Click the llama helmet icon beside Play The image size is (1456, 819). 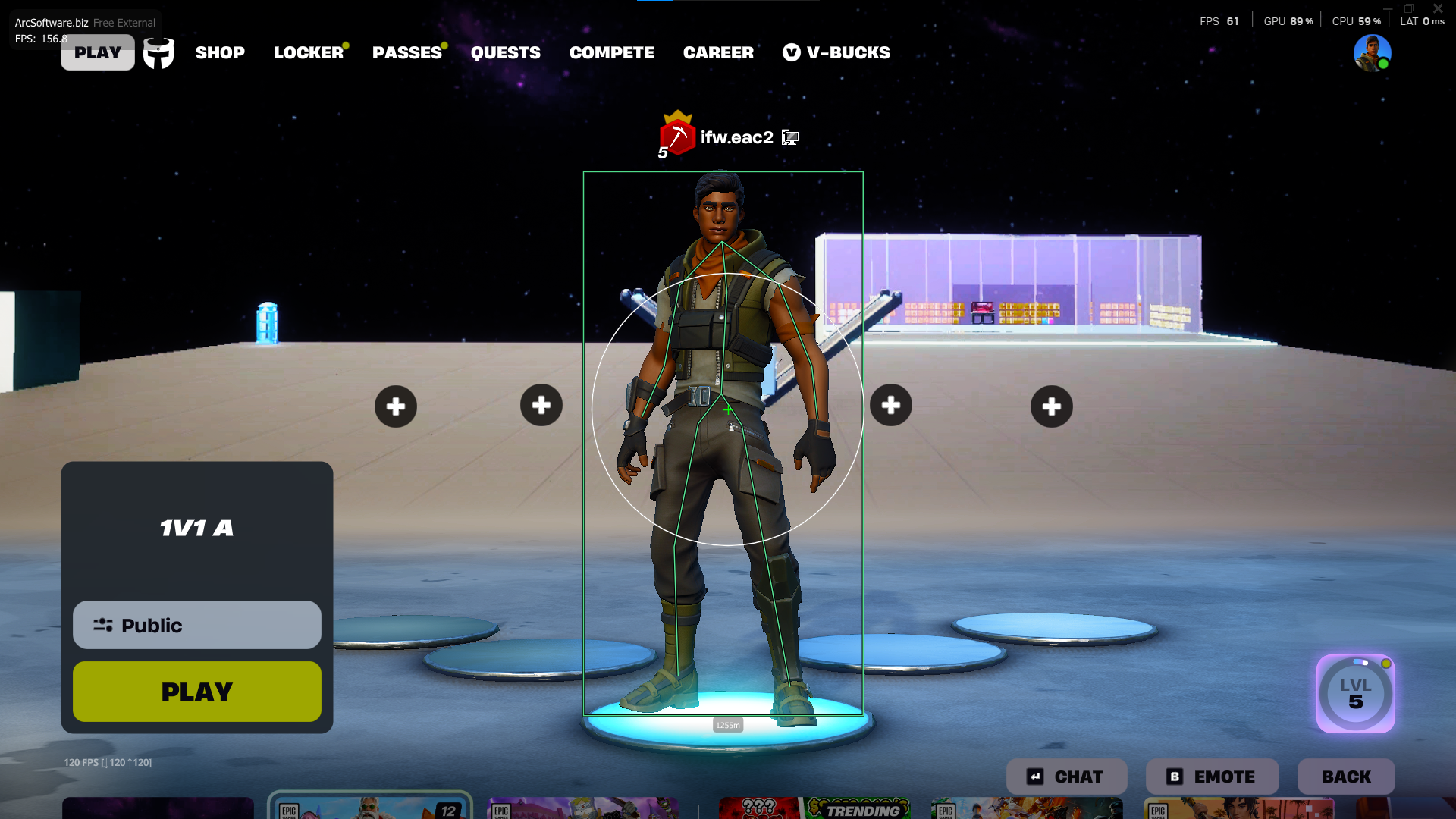(159, 53)
